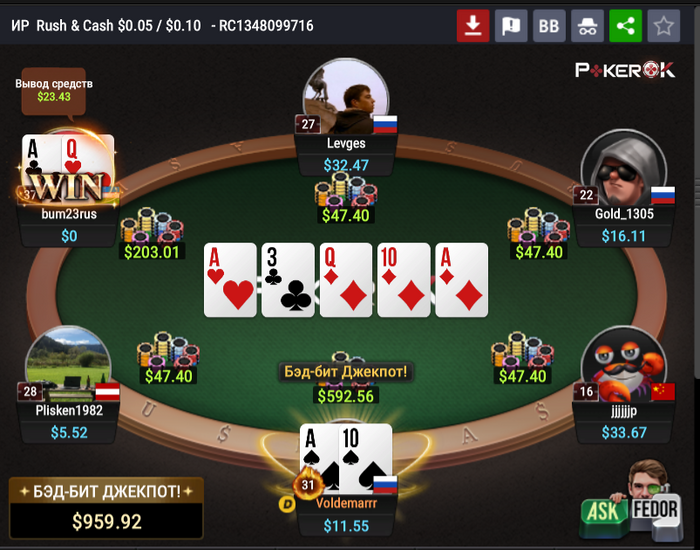Click the PokerOK logo

[x=625, y=69]
